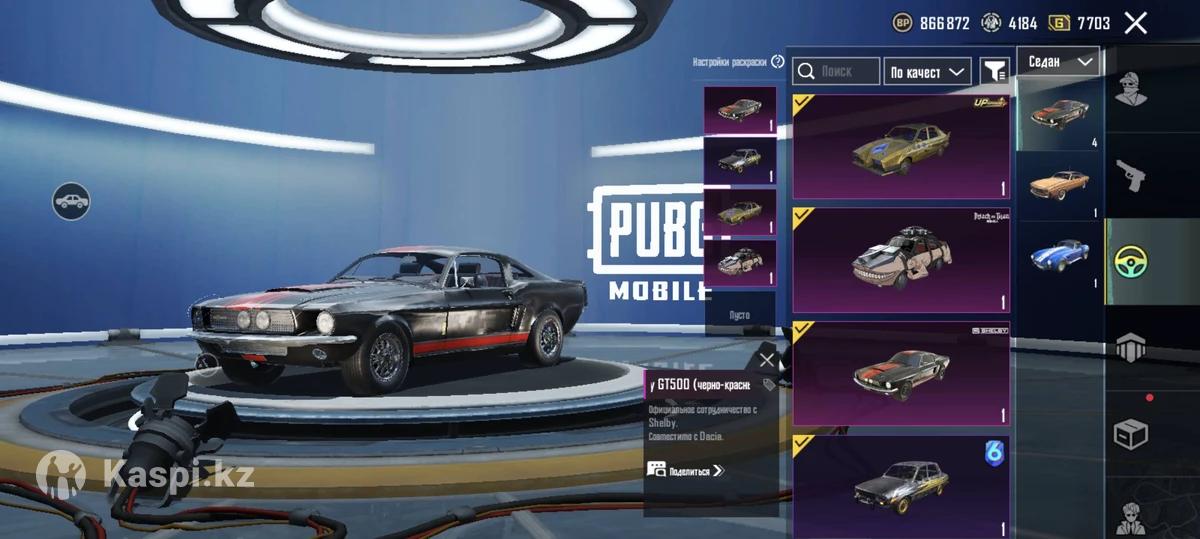The image size is (1200, 539).
Task: Open the Седан vehicle type dropdown
Action: [1059, 62]
